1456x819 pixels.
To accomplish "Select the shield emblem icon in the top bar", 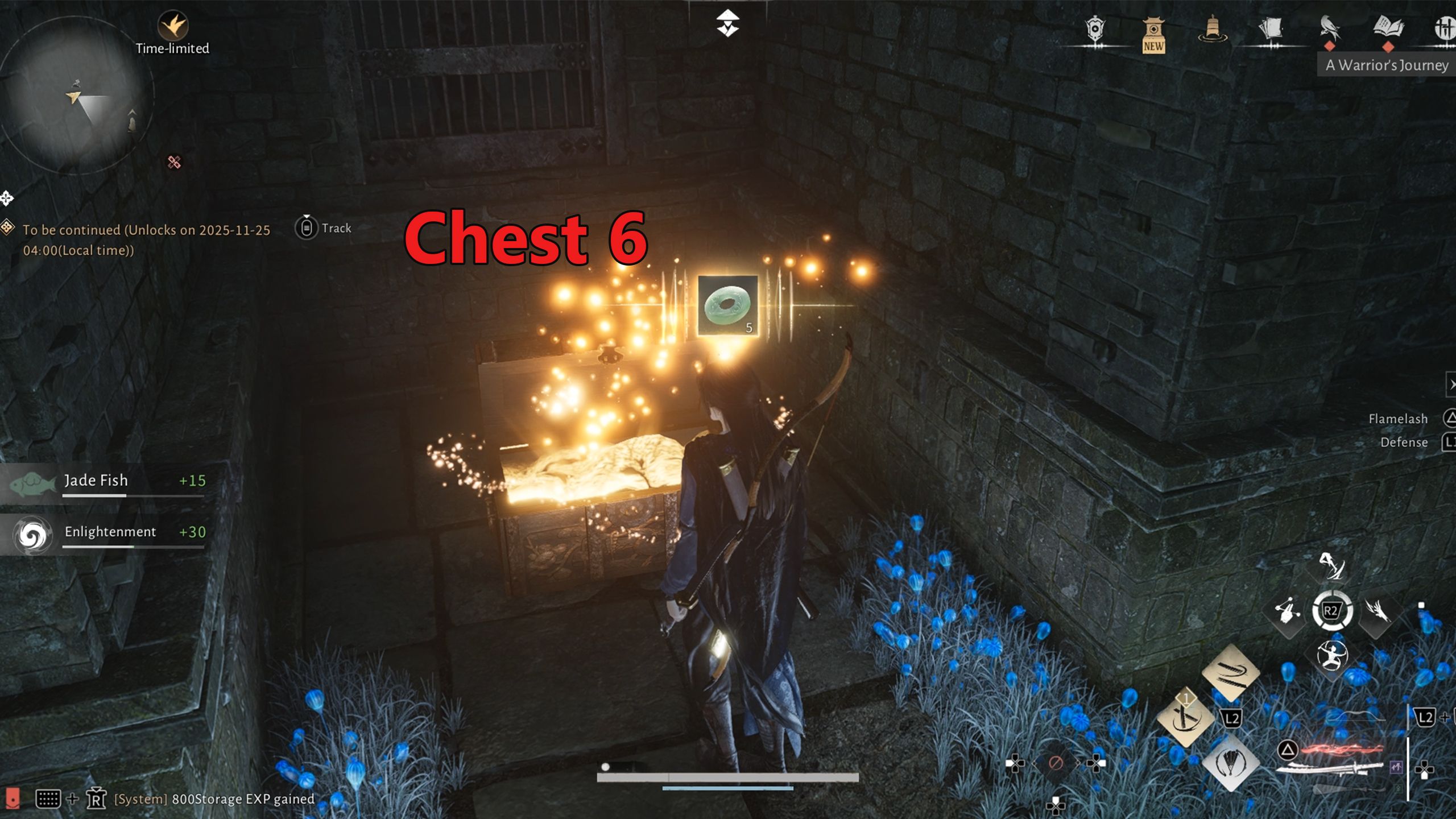I will click(1095, 30).
